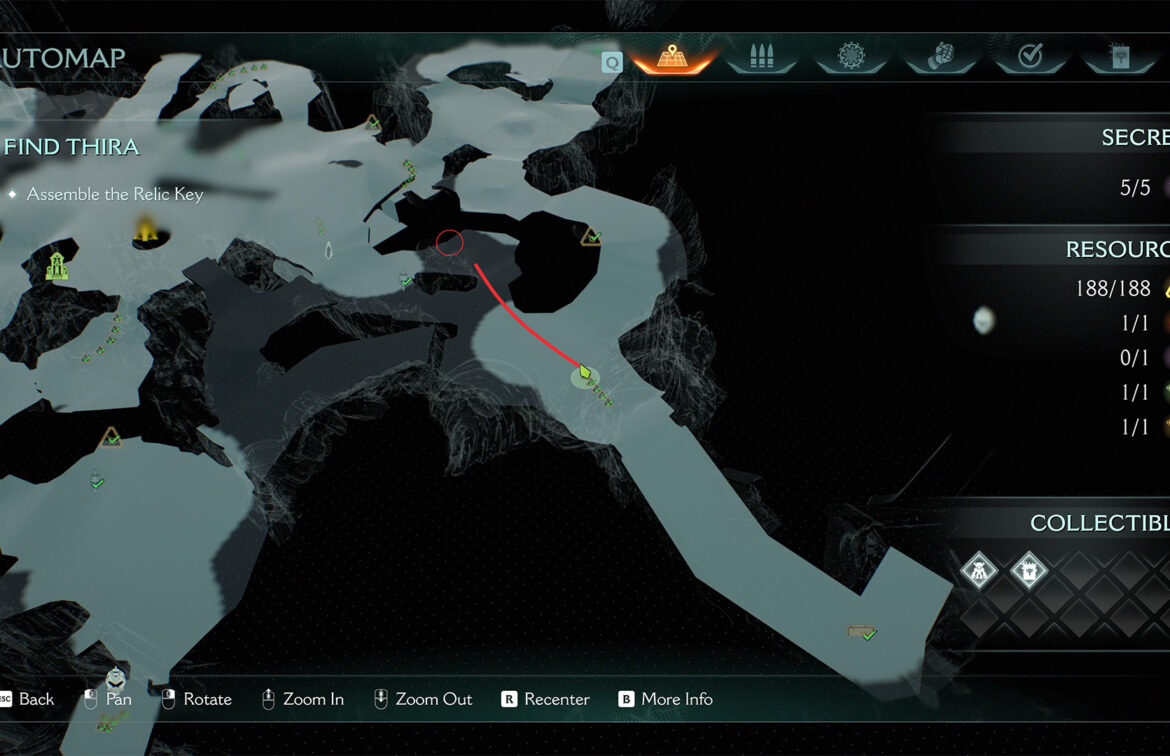Viewport: 1170px width, 756px height.
Task: Select the green shrine marker on the map
Action: point(57,266)
